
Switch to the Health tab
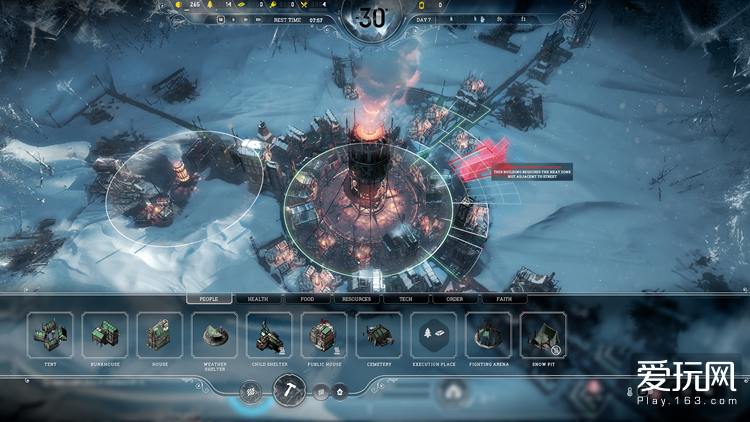(x=258, y=298)
